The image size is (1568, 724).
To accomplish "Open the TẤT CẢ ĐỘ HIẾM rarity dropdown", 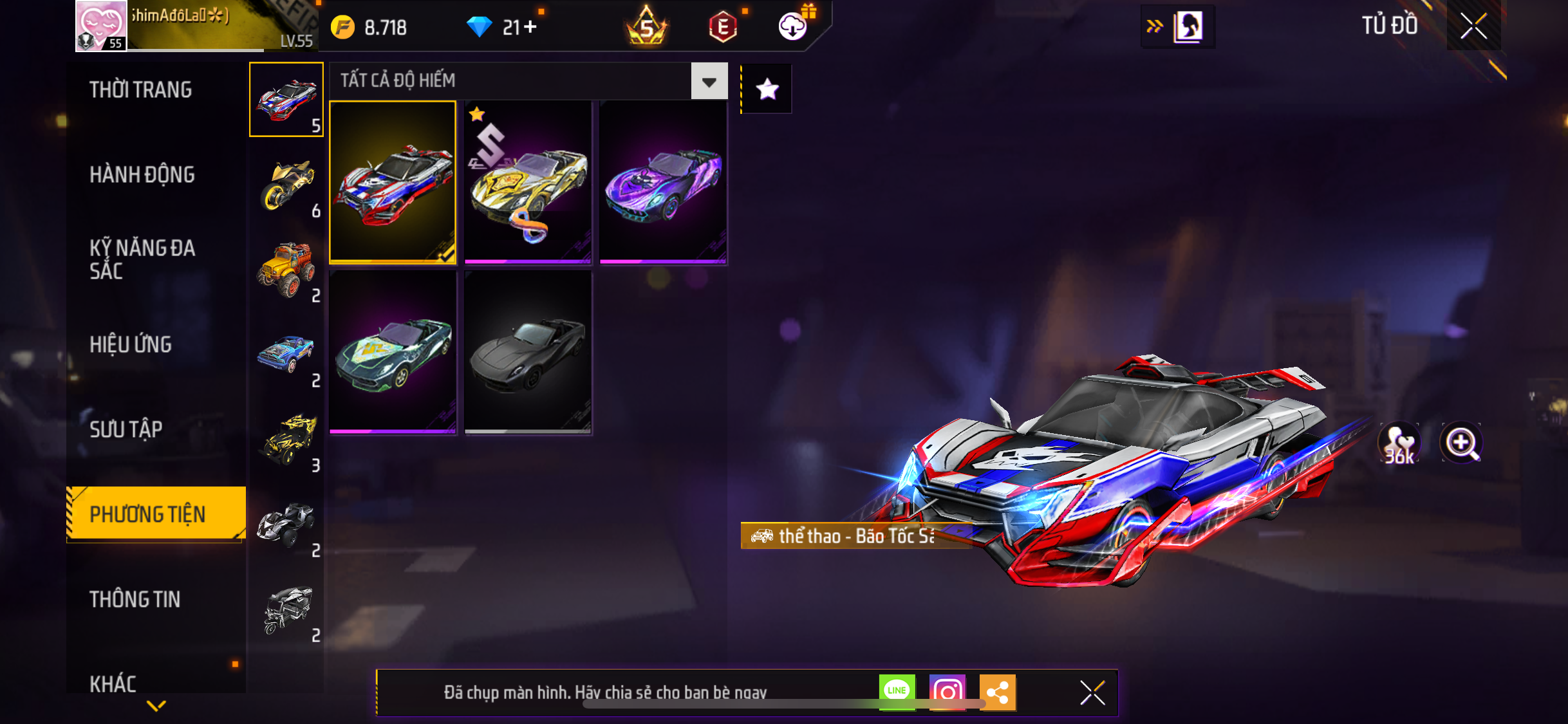I will pyautogui.click(x=709, y=81).
